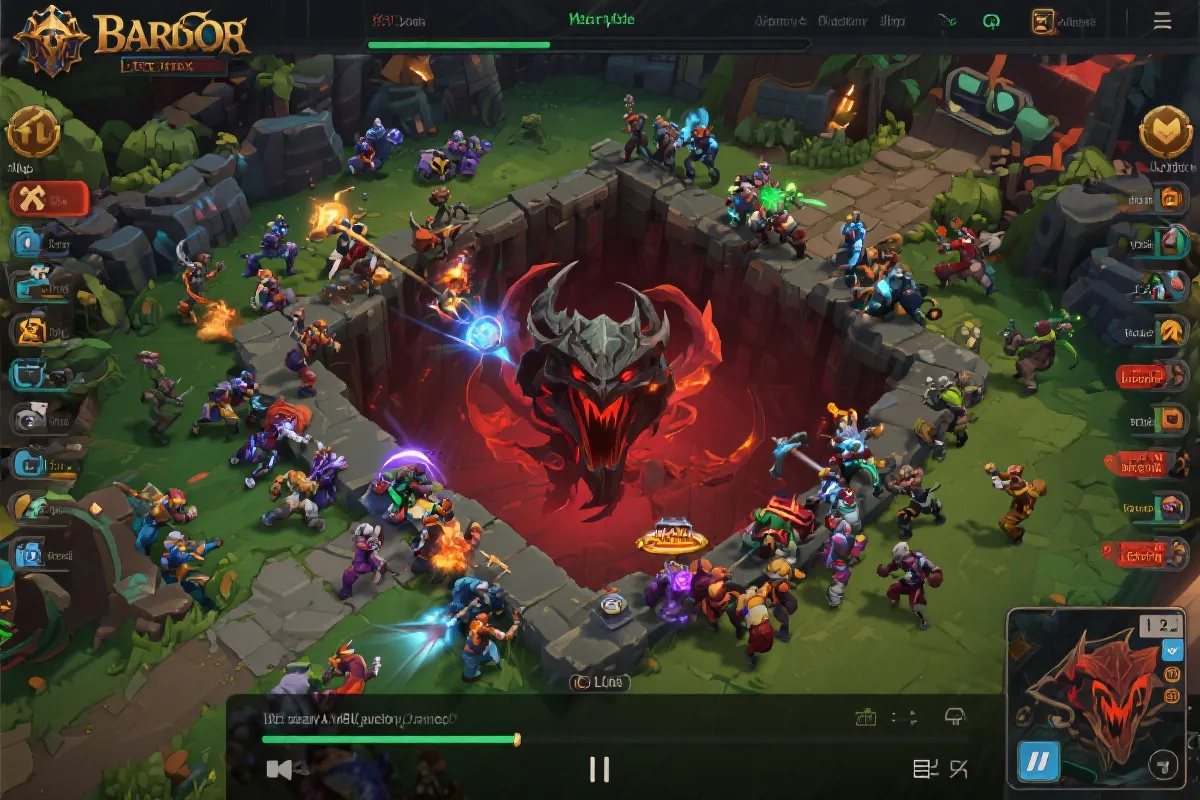The height and width of the screenshot is (800, 1200).
Task: Click the green circular refresh icon
Action: 992,21
